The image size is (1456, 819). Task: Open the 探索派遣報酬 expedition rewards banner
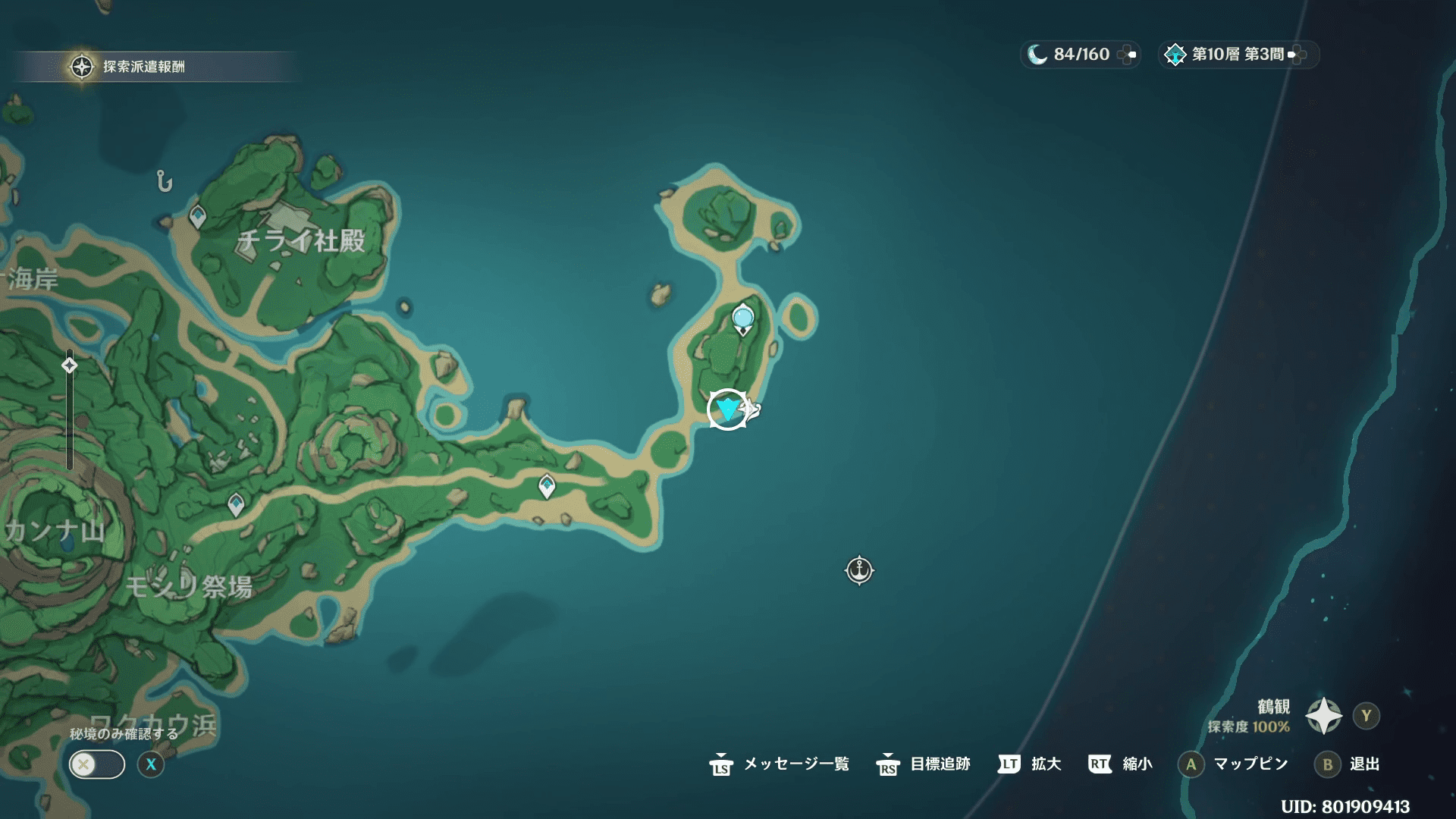tap(144, 67)
